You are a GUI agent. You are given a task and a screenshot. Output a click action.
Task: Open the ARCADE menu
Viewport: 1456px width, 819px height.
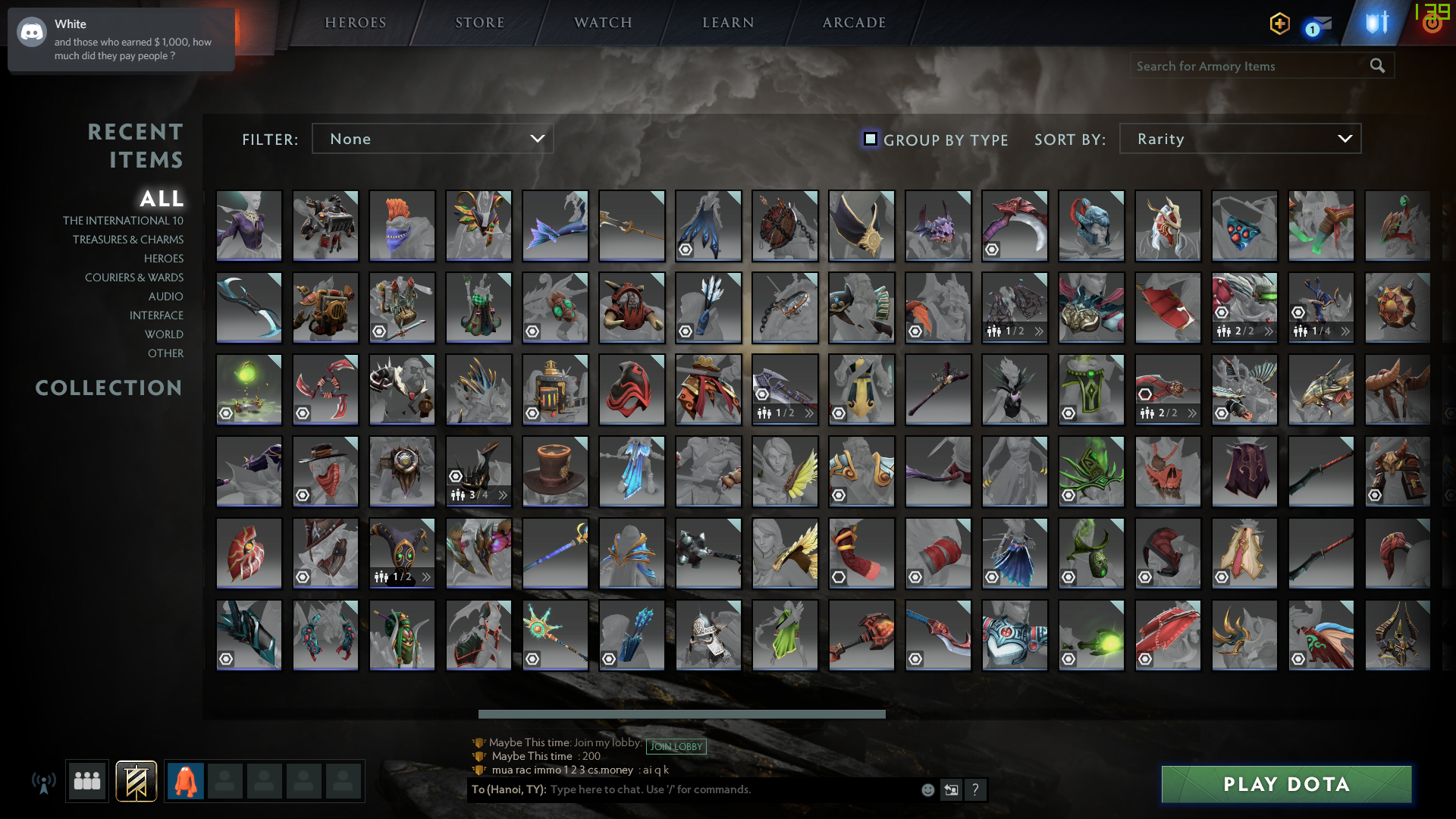tap(852, 23)
